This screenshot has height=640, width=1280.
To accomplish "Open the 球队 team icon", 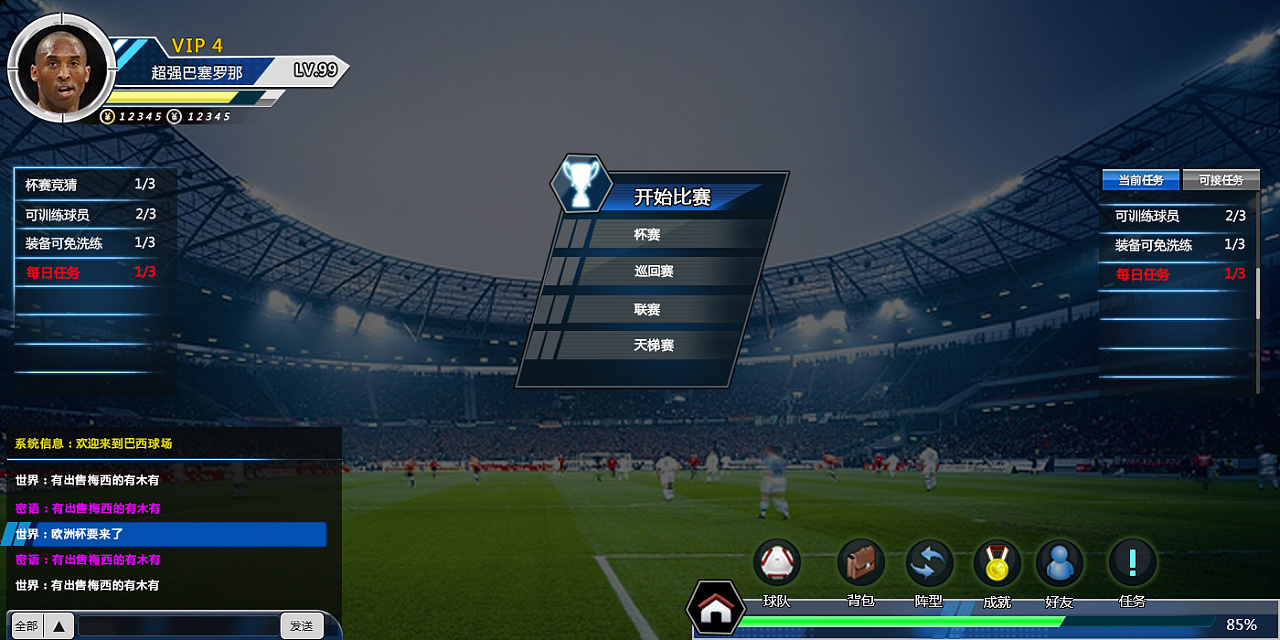I will 777,563.
